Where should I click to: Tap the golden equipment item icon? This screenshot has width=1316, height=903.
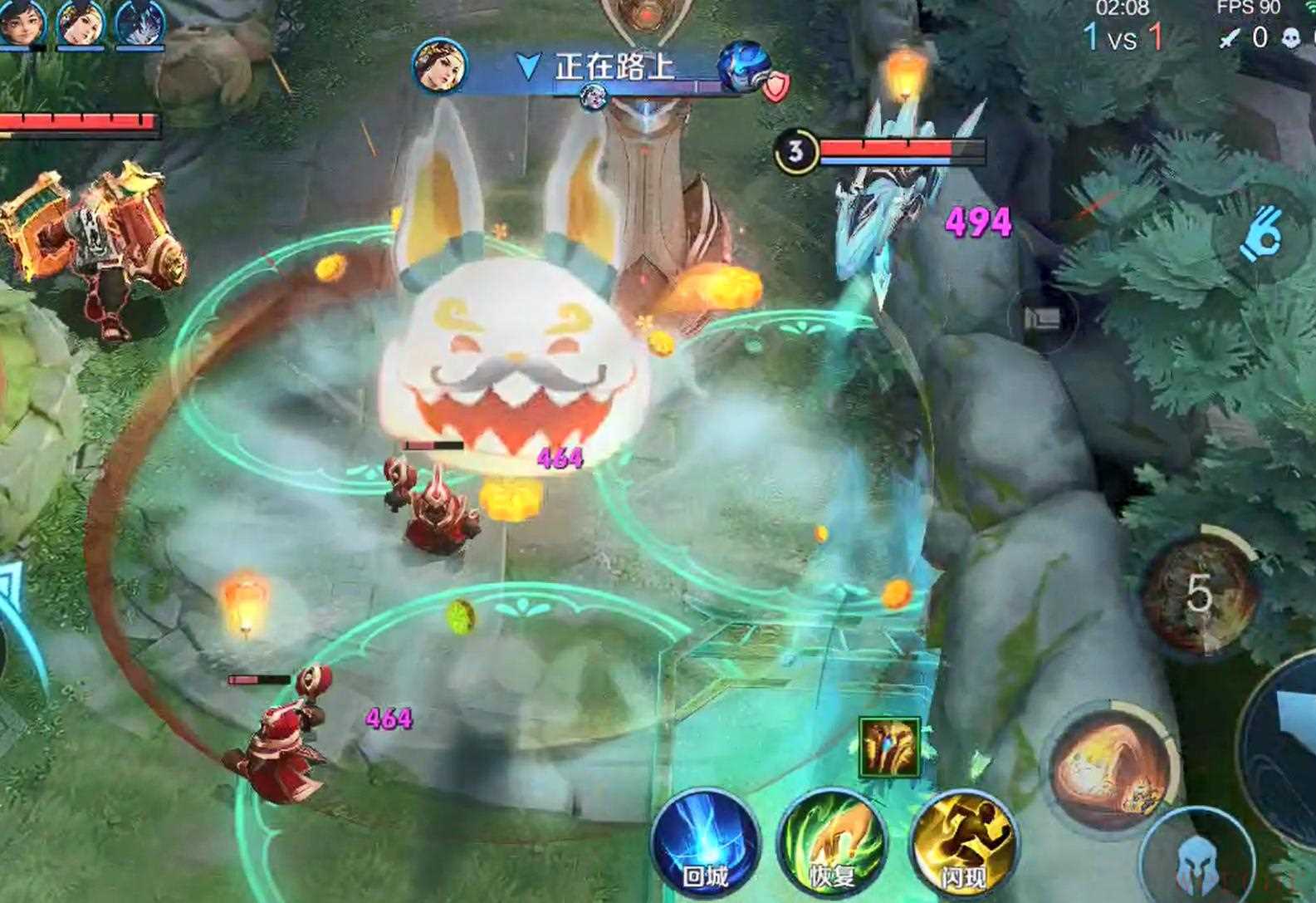coord(889,748)
